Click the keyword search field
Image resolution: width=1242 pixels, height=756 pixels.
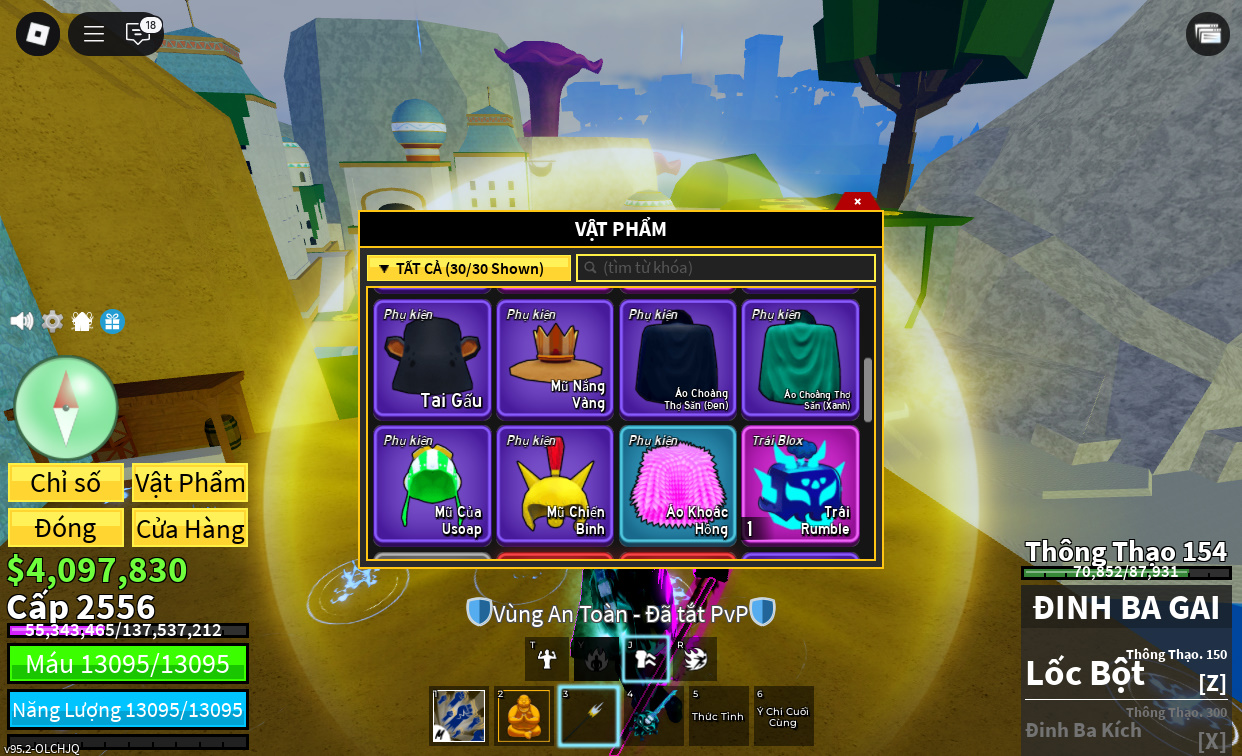click(726, 268)
